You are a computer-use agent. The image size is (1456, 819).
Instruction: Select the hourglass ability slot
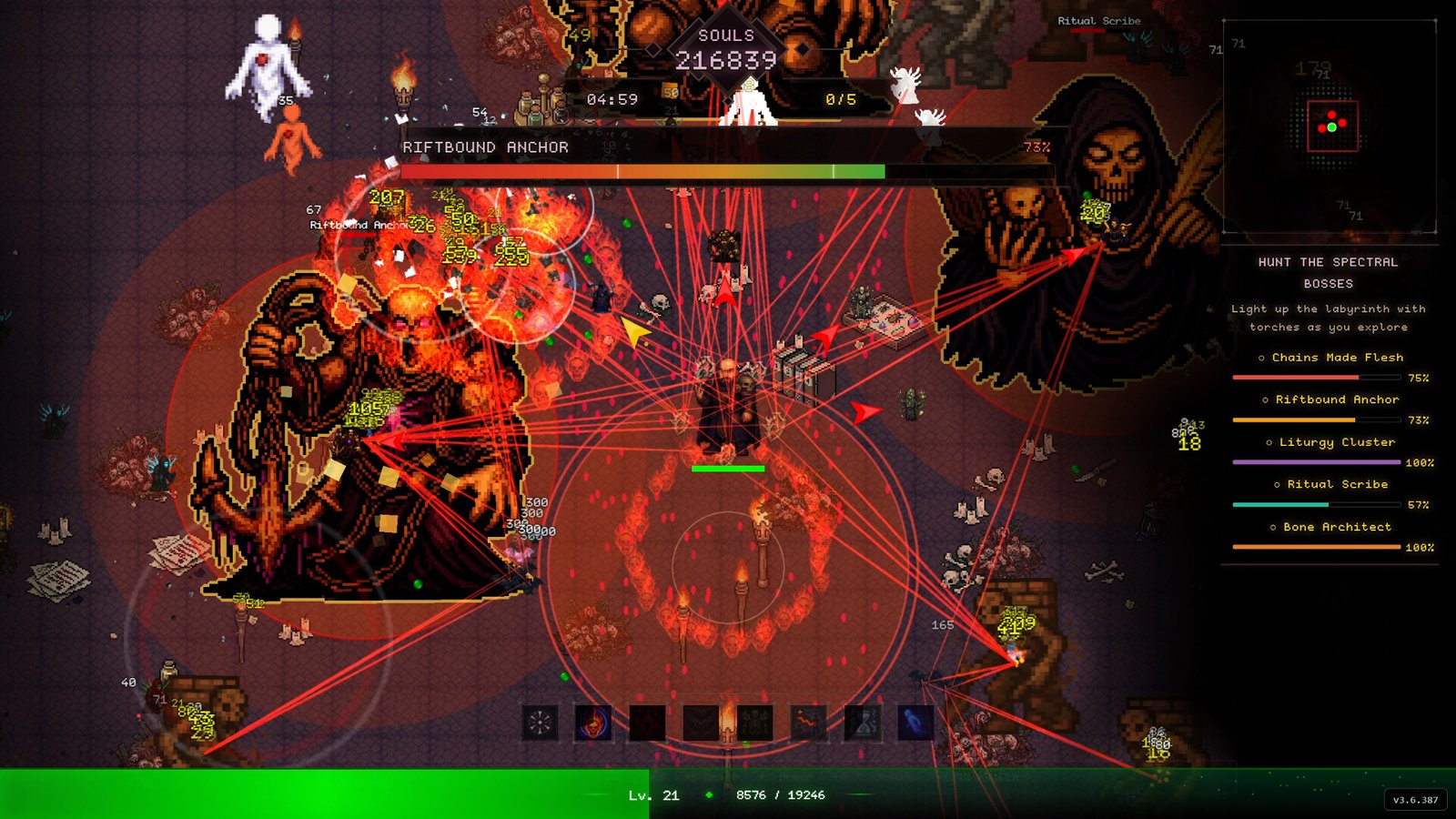[x=862, y=723]
